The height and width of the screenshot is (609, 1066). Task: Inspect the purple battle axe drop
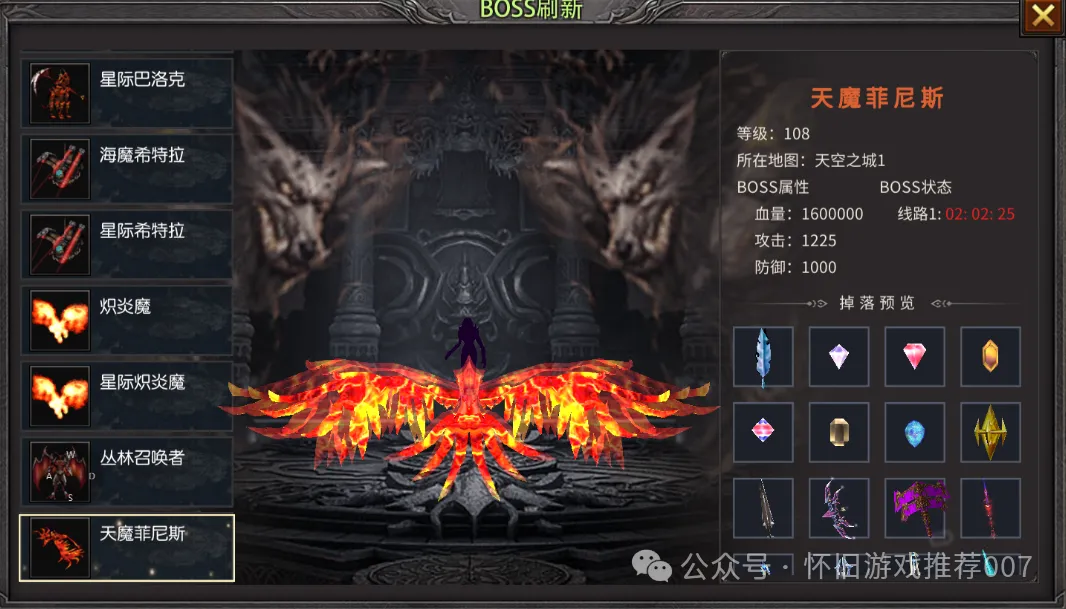tap(915, 508)
